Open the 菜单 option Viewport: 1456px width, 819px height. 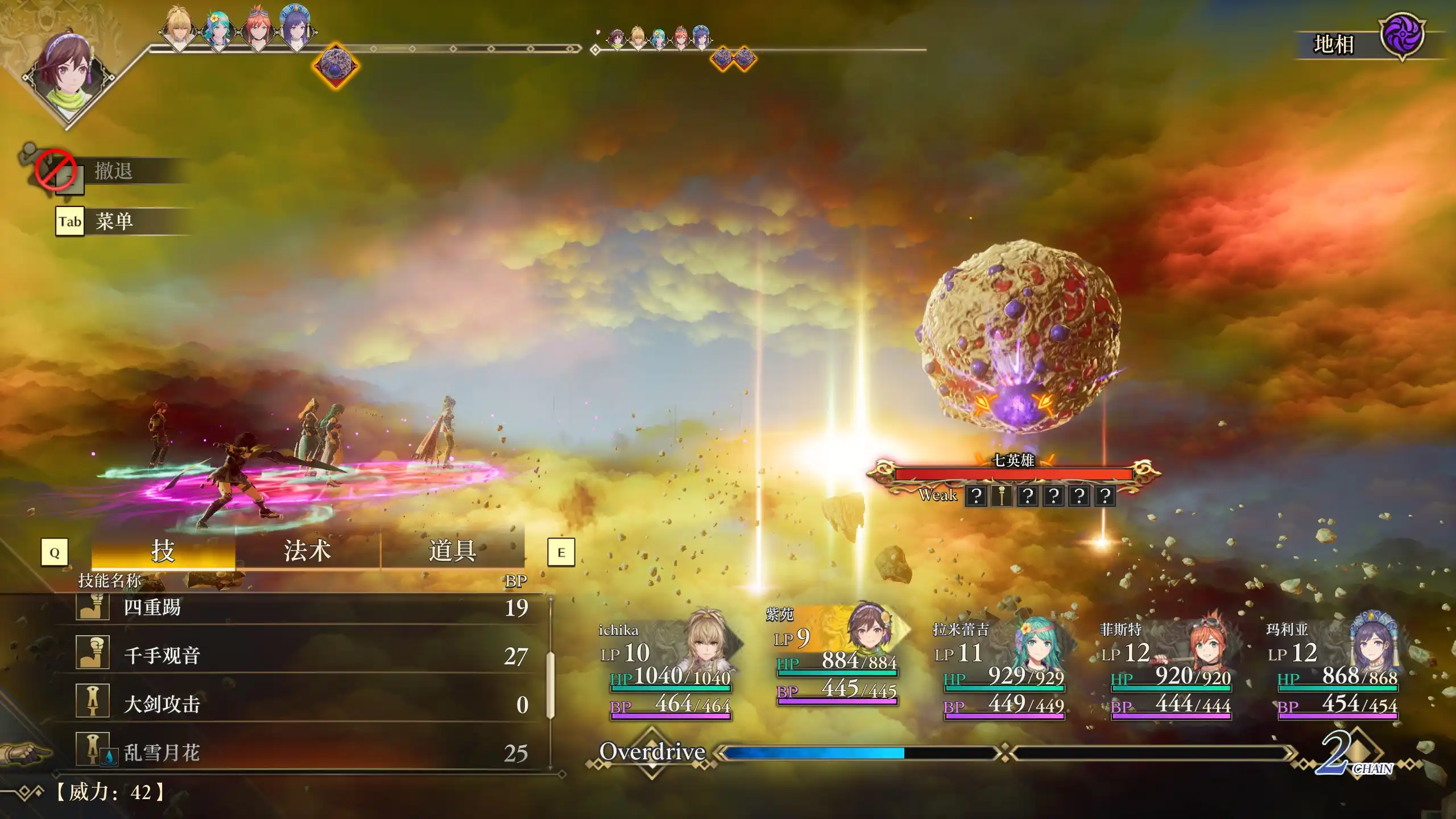pos(114,221)
